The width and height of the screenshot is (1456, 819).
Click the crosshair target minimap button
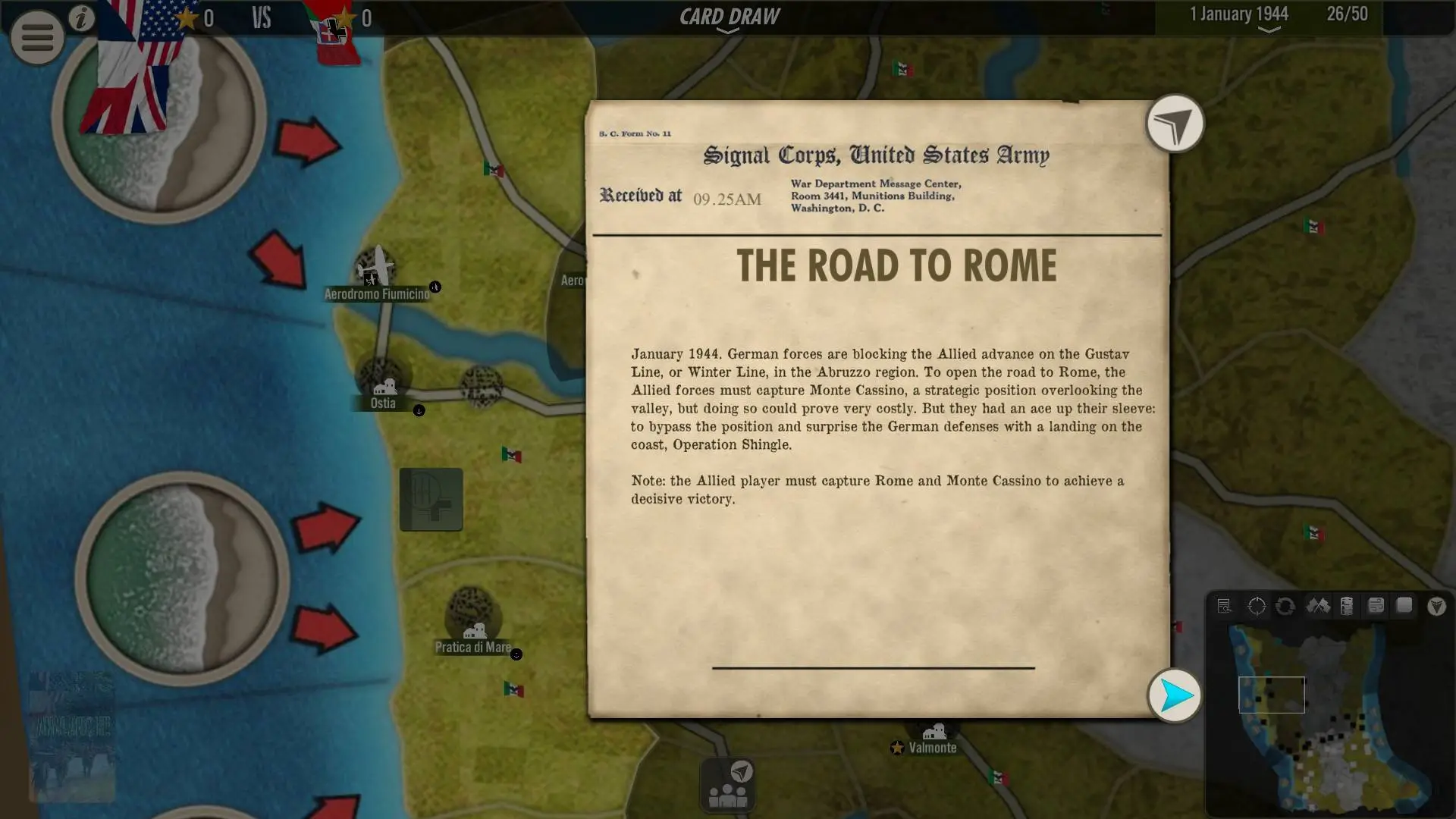click(x=1257, y=606)
